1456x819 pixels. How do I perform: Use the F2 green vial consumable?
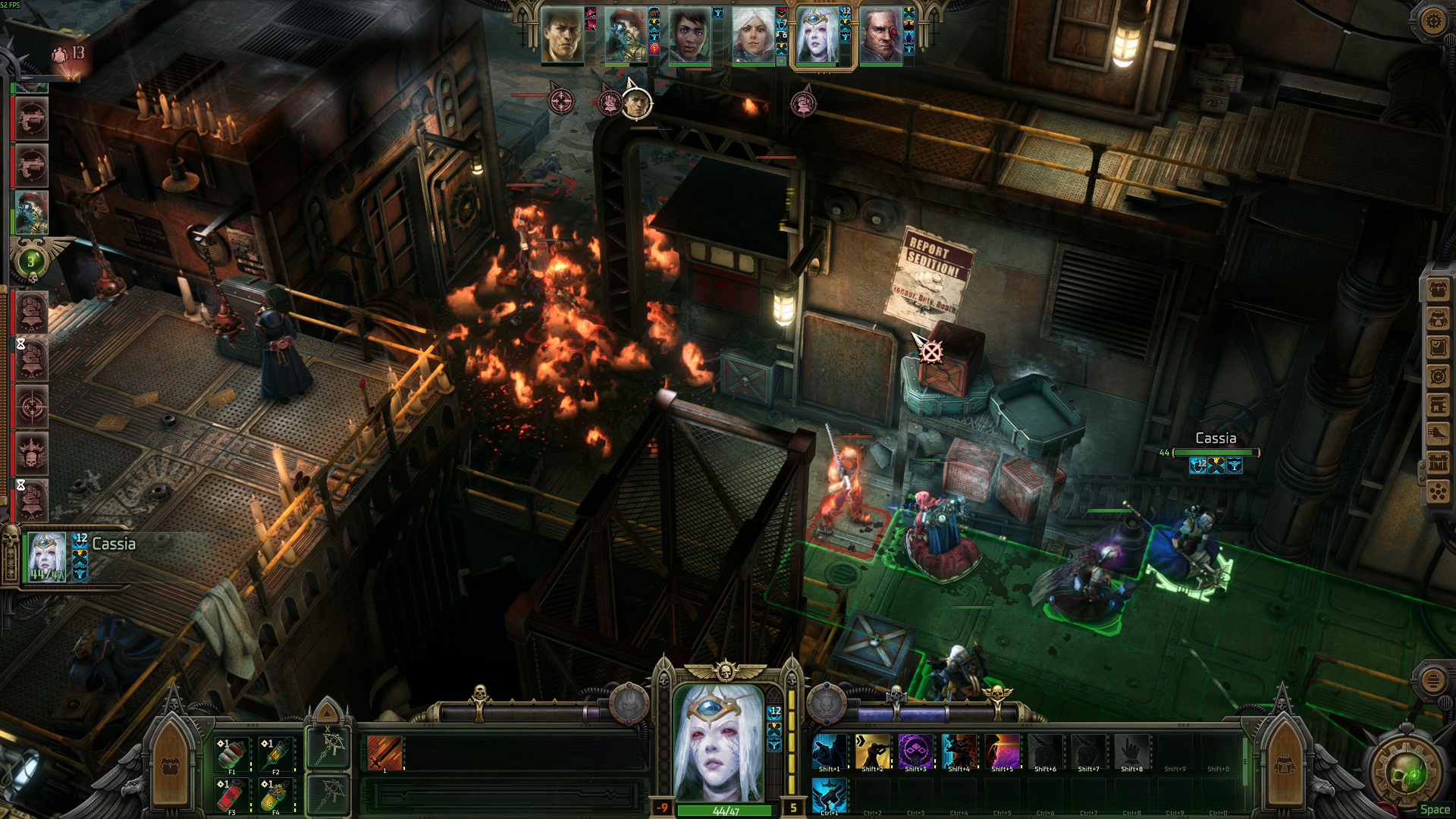point(276,755)
